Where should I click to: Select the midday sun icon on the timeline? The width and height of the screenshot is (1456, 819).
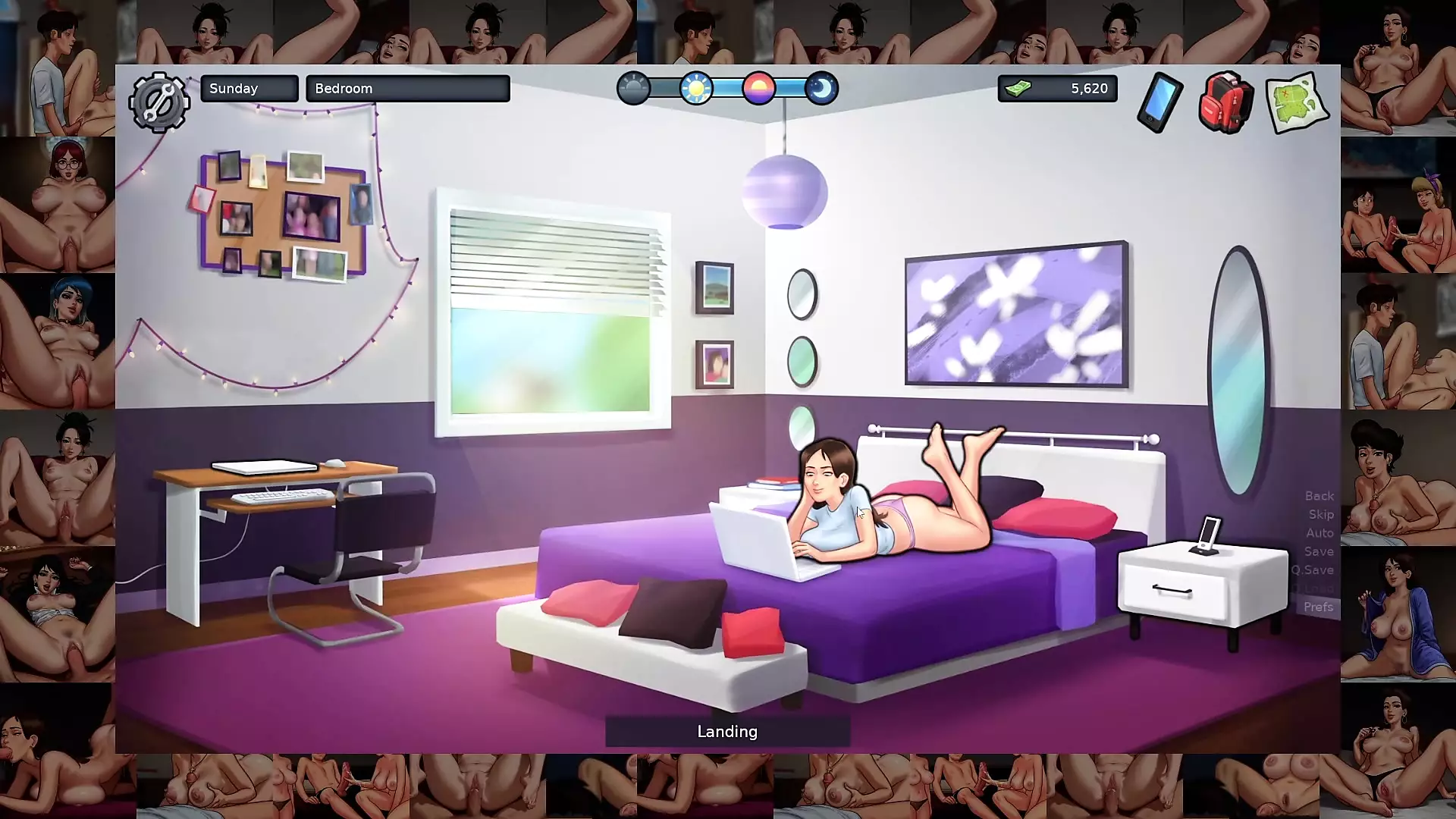[696, 89]
